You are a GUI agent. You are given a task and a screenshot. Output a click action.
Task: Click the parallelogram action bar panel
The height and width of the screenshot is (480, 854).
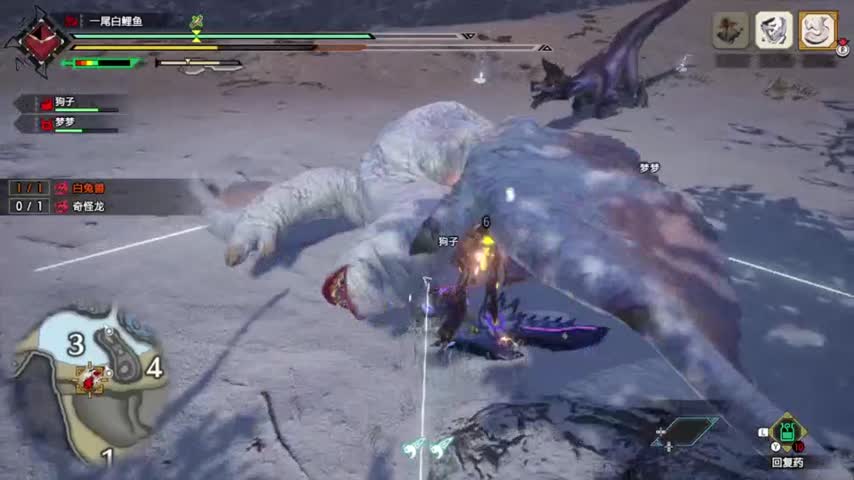pyautogui.click(x=685, y=431)
